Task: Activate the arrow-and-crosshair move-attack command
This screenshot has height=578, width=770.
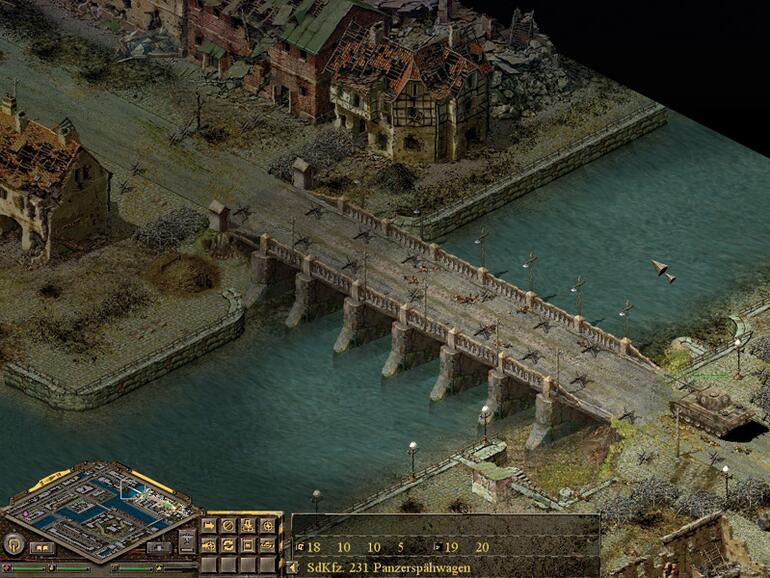Action: tap(209, 545)
